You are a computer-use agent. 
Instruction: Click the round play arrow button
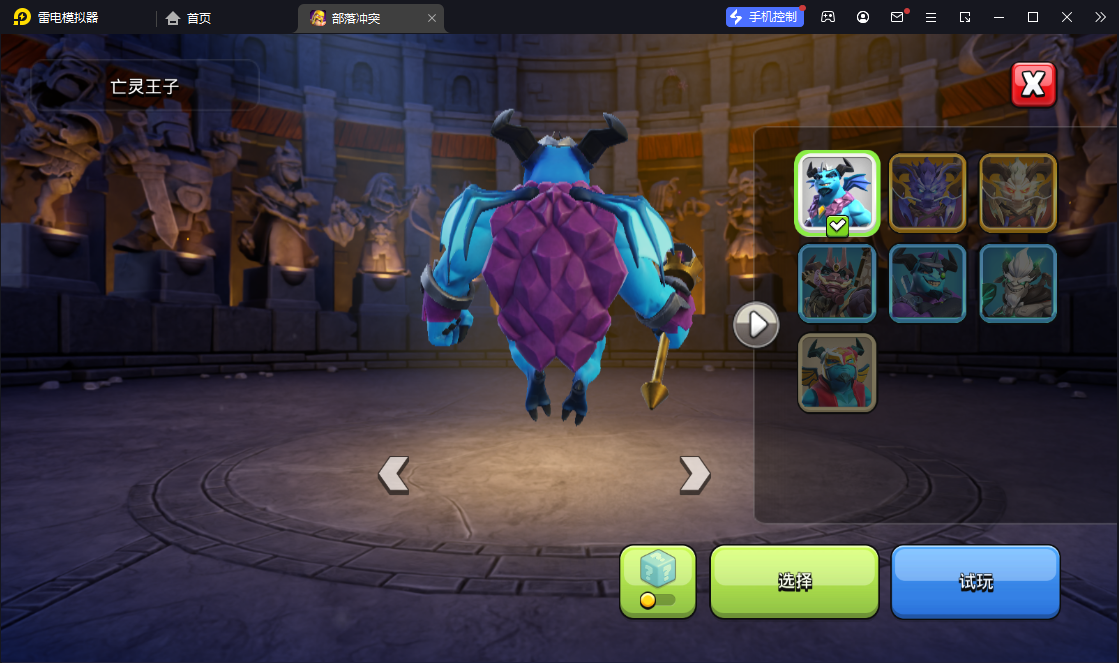[x=756, y=325]
